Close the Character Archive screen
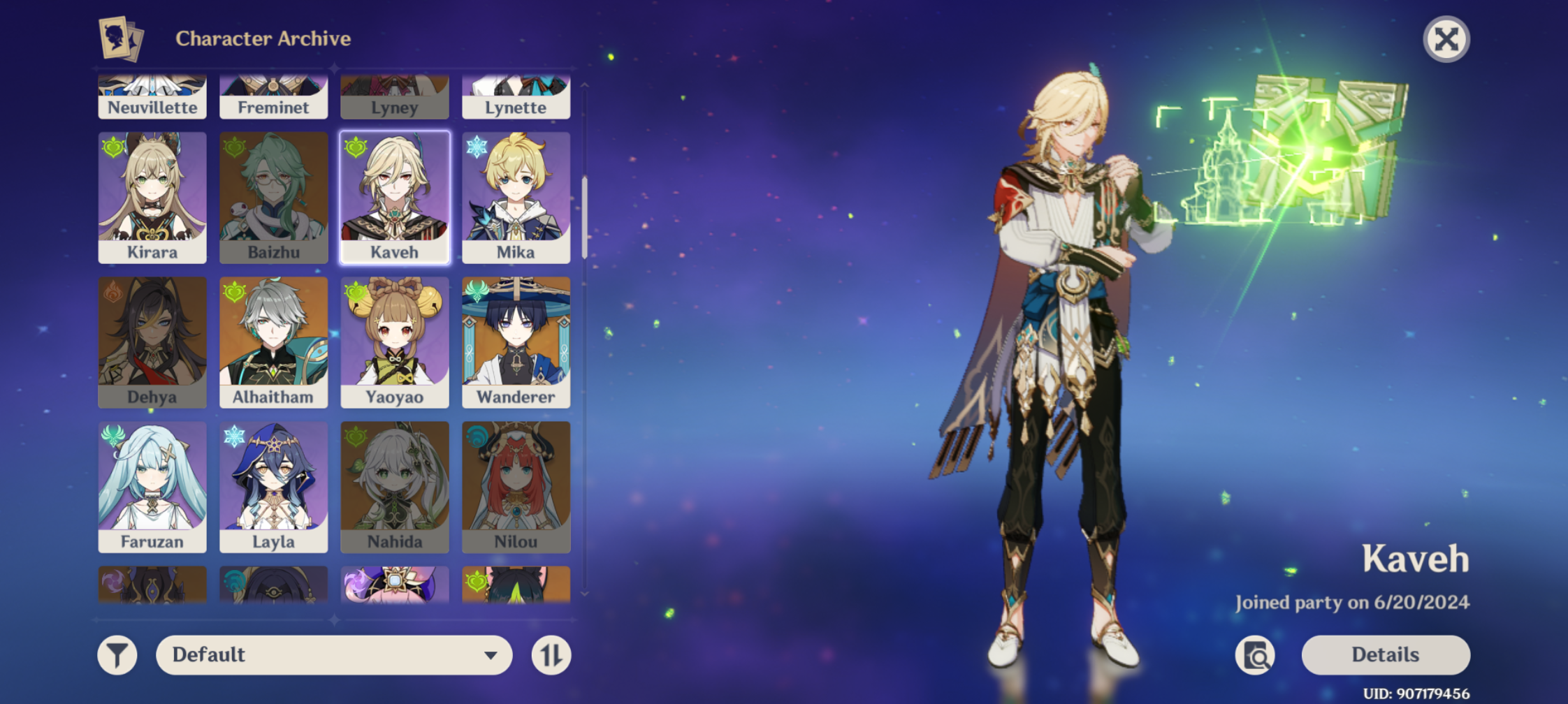The width and height of the screenshot is (1568, 704). pos(1446,38)
